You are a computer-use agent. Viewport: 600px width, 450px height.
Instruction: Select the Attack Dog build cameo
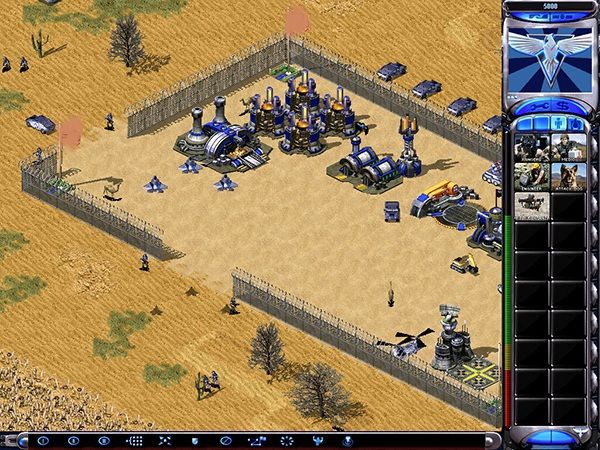point(567,177)
